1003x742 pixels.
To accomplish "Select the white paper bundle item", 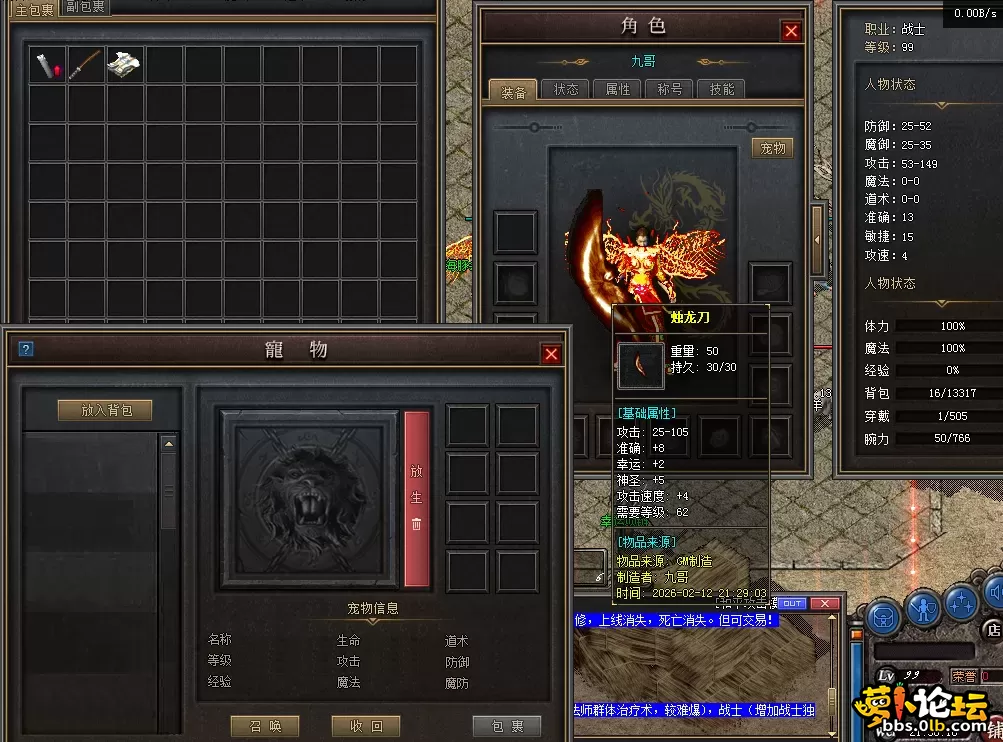I will (124, 66).
